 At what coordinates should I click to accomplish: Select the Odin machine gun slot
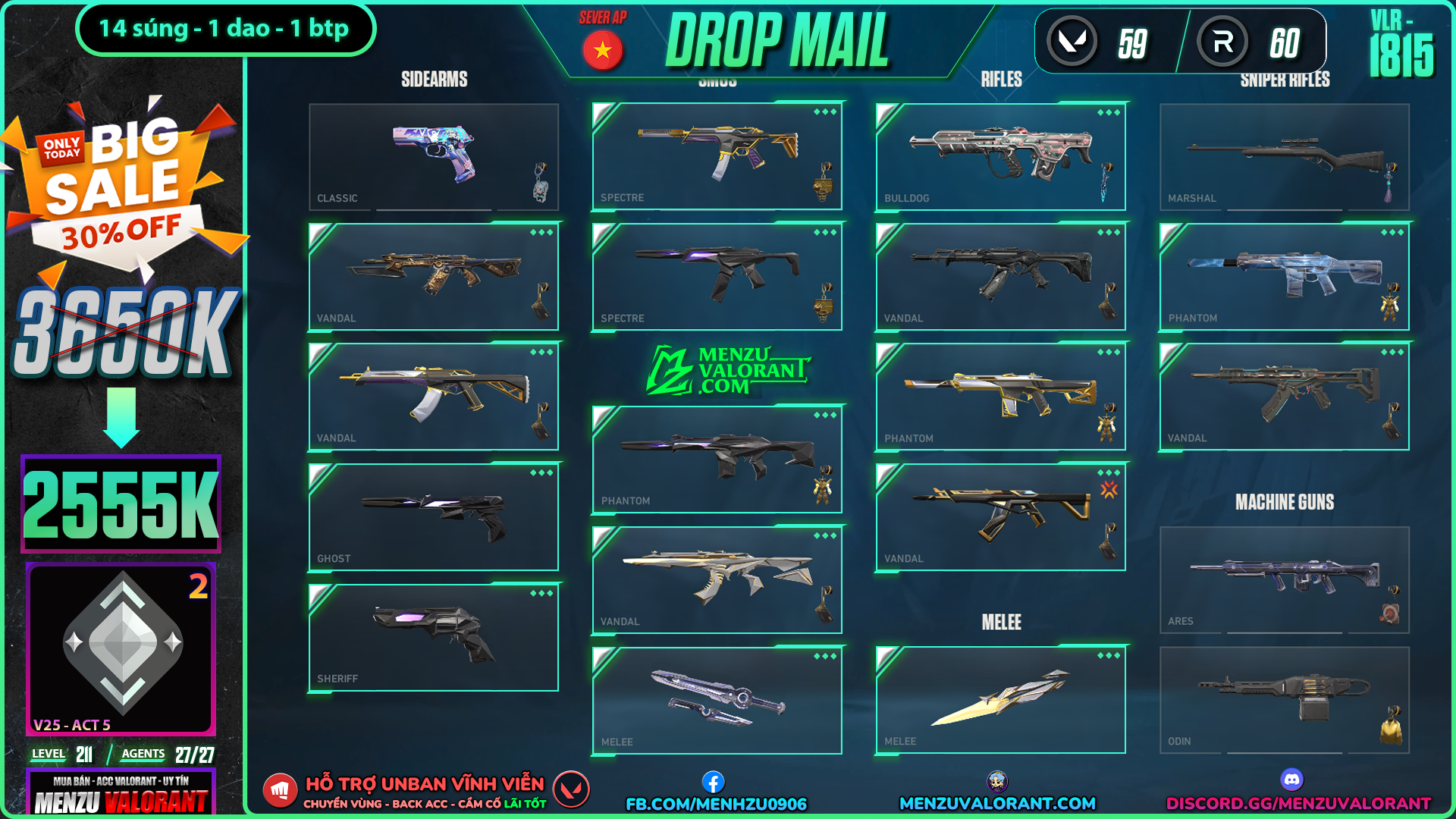point(1285,700)
